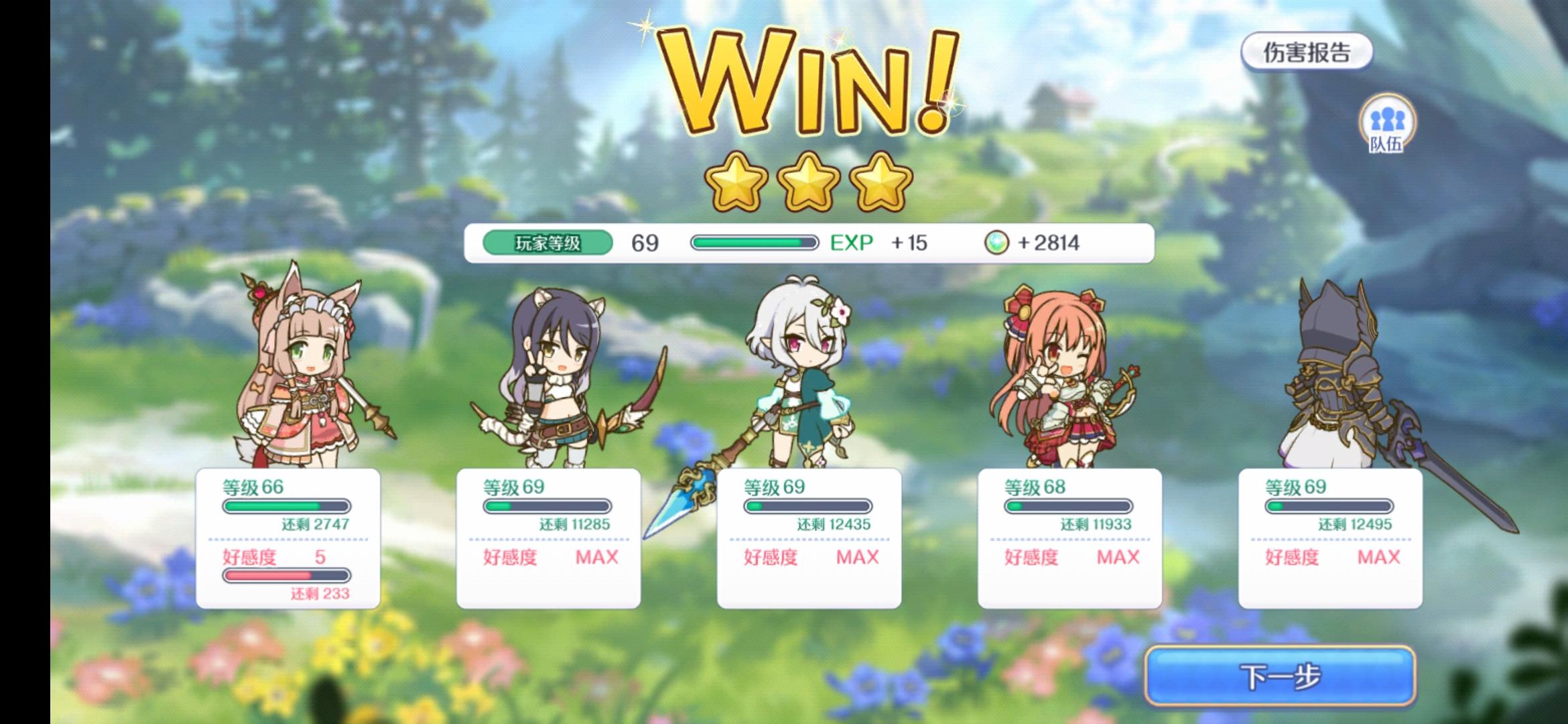Click the pink 好感度 bond bar showing 5
The height and width of the screenshot is (724, 1568).
(285, 575)
